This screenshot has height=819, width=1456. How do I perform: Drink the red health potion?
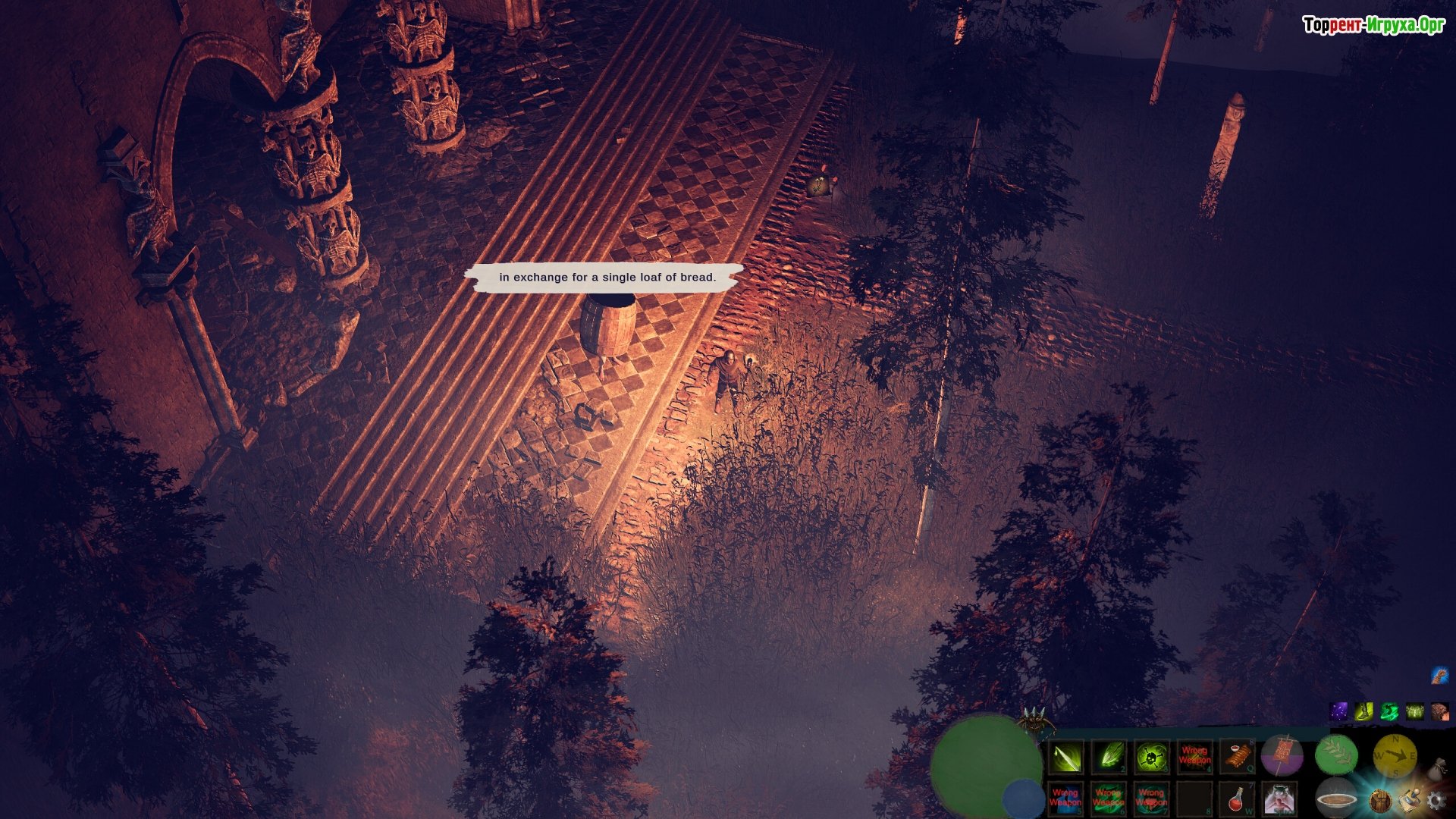tap(1237, 799)
